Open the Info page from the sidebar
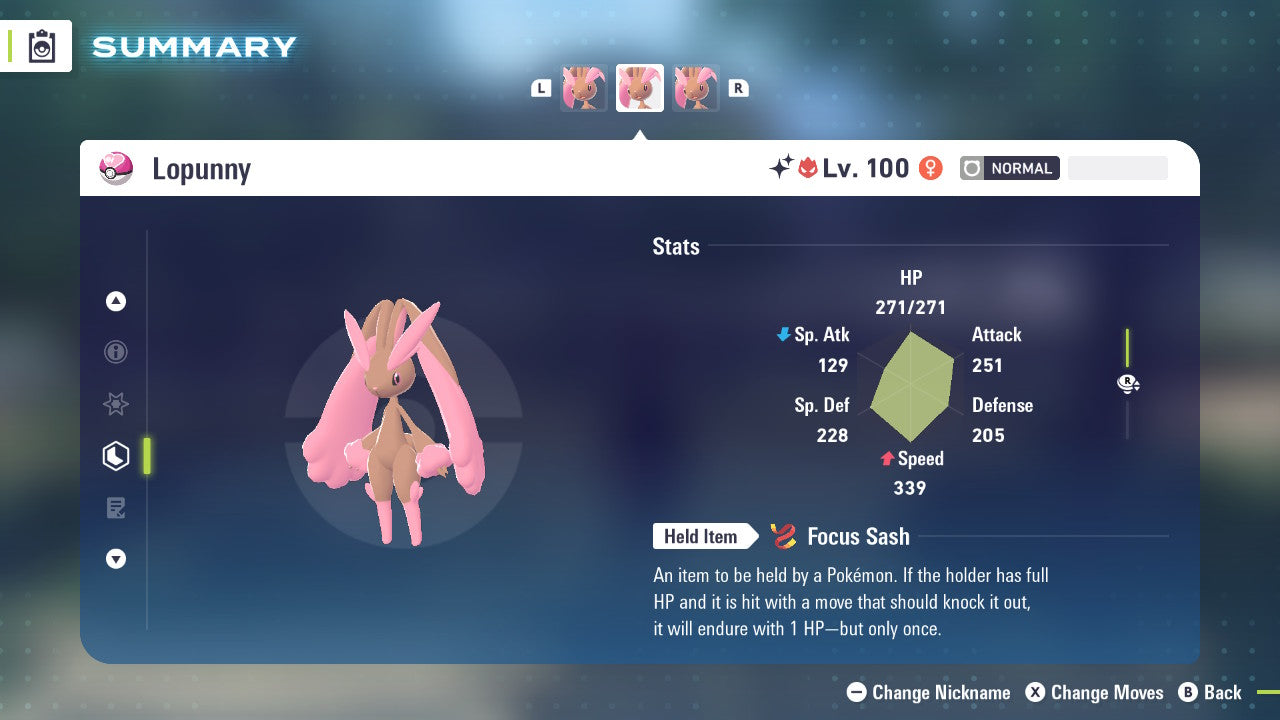Image resolution: width=1280 pixels, height=720 pixels. point(116,352)
